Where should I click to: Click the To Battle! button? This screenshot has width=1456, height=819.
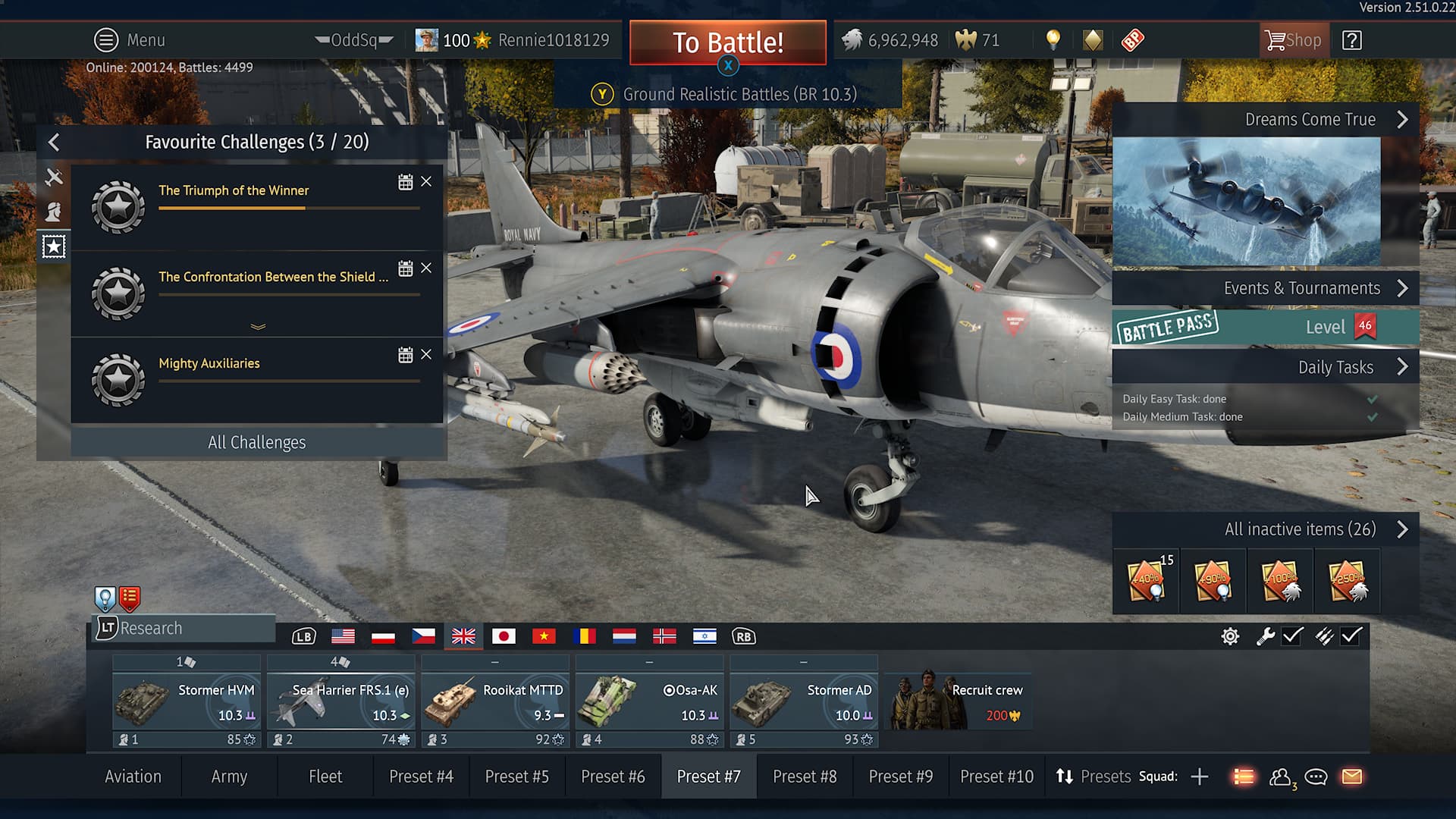click(x=727, y=42)
